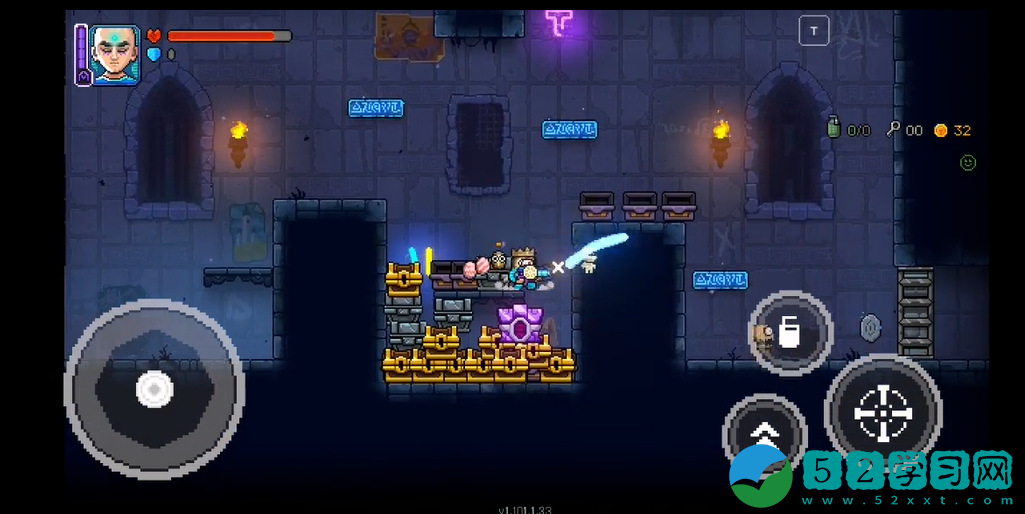Select the bald character portrait
1025x514 pixels.
pos(114,54)
